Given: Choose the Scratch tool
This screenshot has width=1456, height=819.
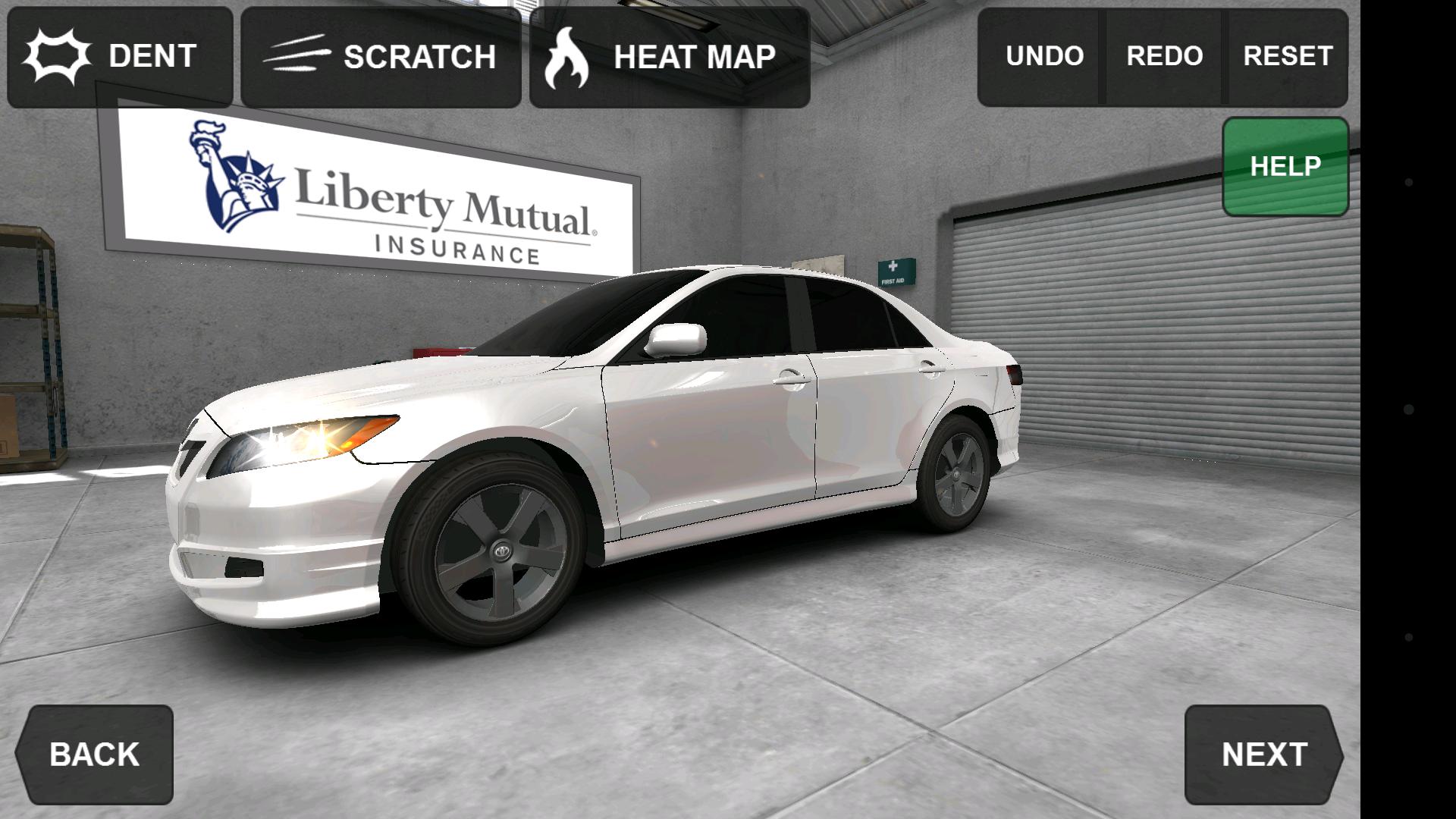Looking at the screenshot, I should [381, 57].
